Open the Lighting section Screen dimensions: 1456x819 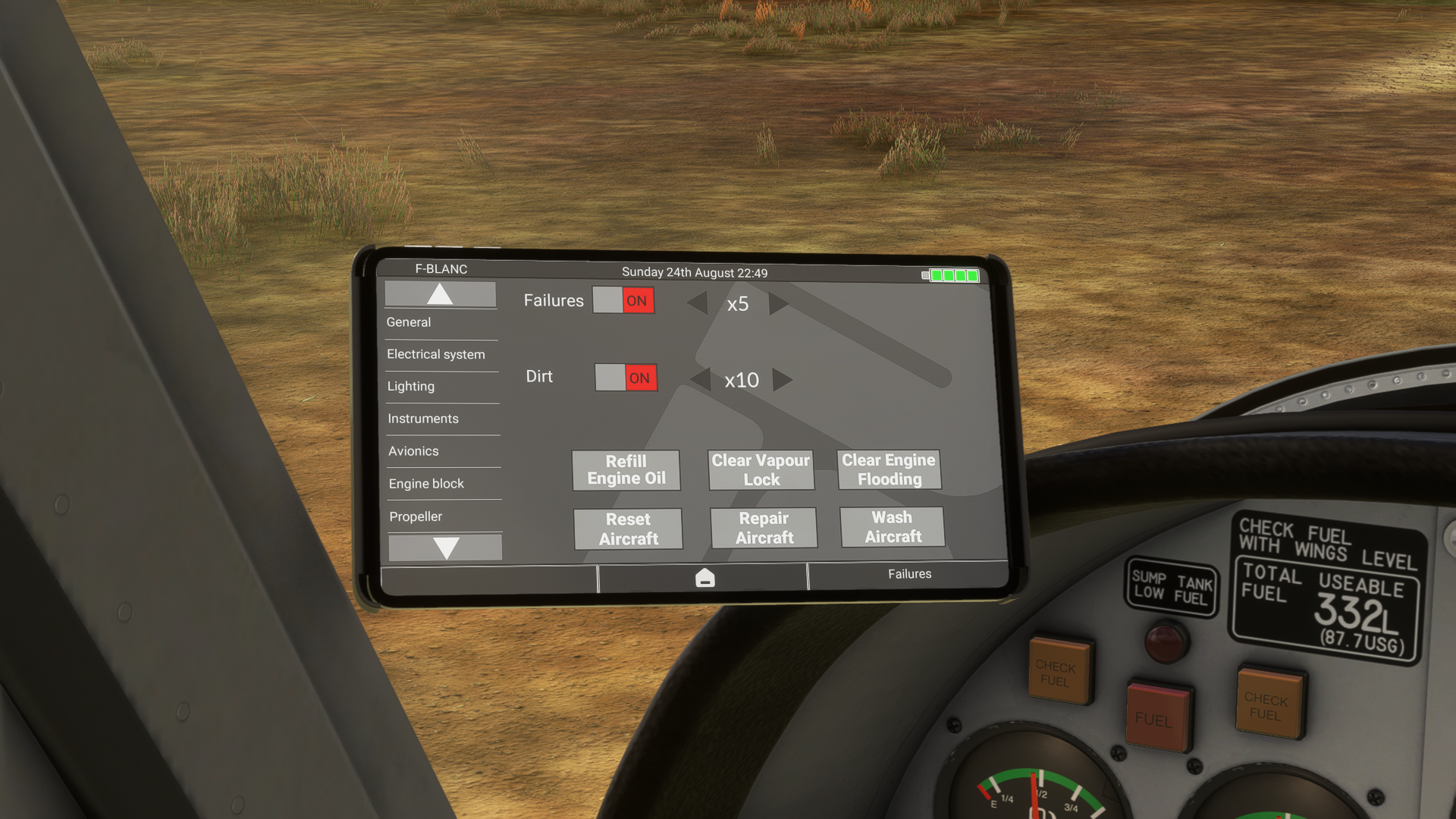[411, 386]
